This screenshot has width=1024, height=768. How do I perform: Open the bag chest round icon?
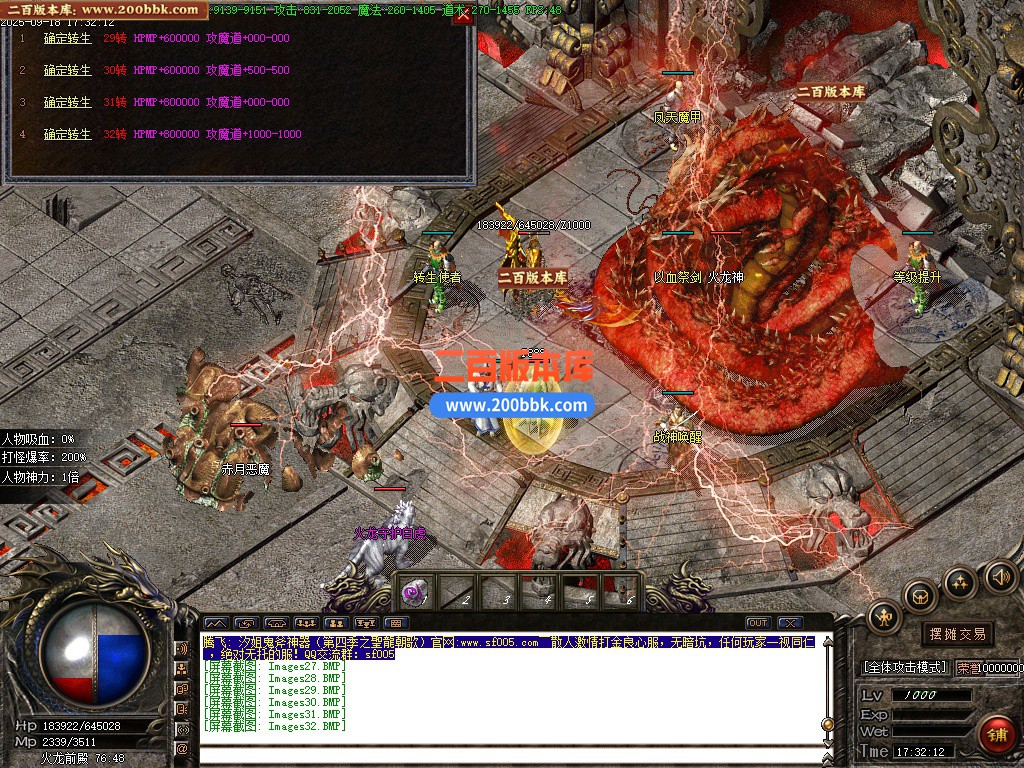tap(920, 596)
